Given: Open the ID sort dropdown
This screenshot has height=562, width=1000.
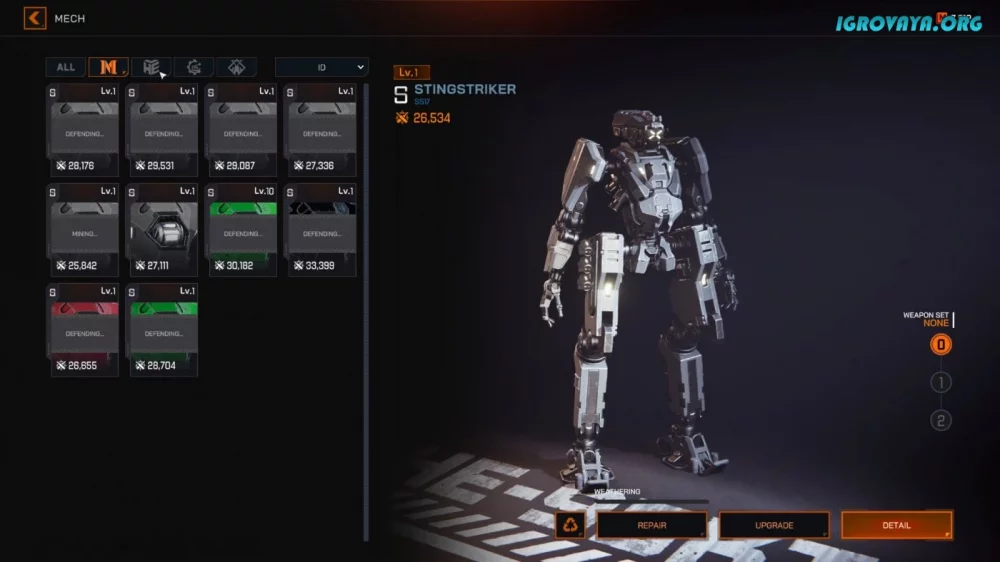Looking at the screenshot, I should coord(321,67).
